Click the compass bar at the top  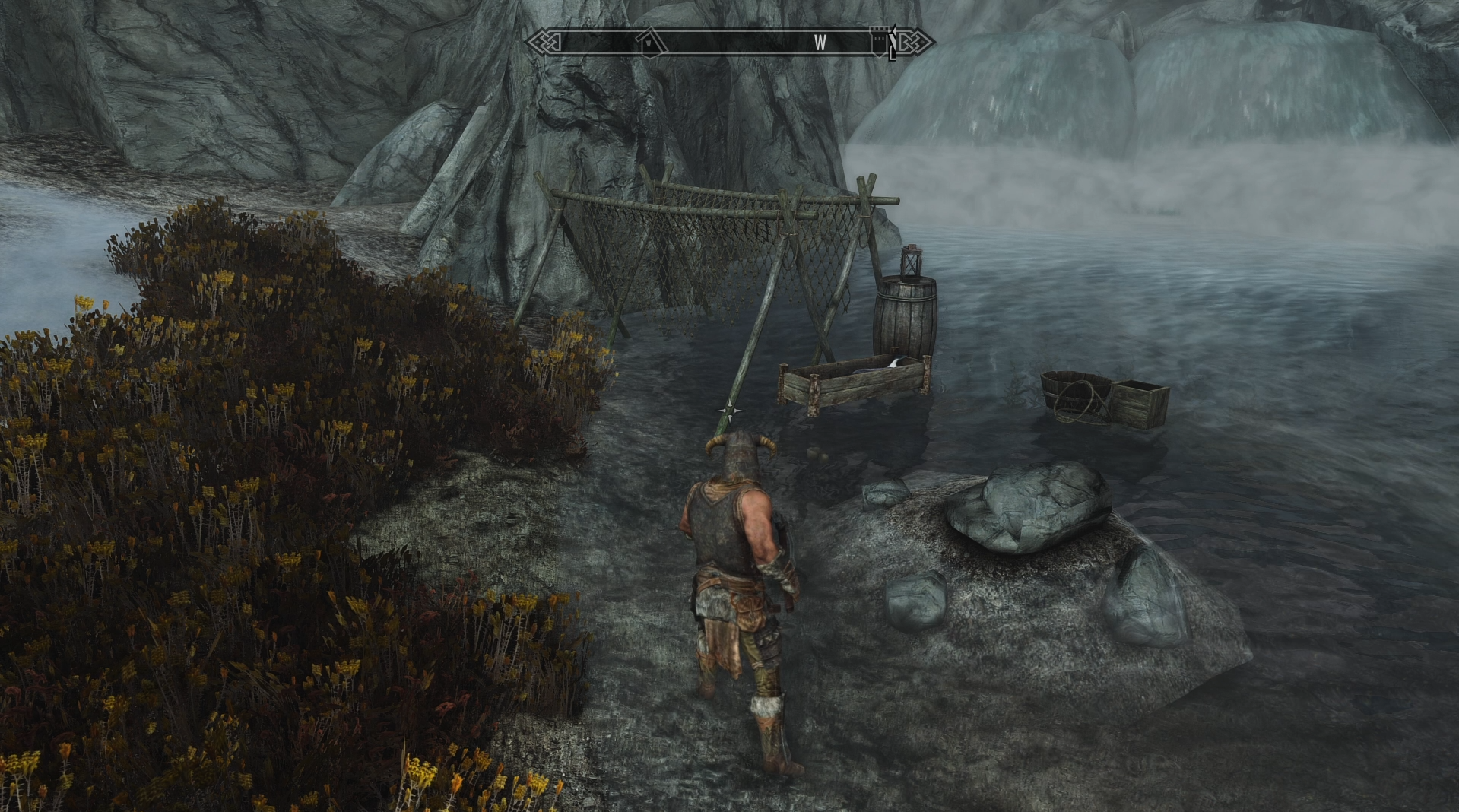730,42
